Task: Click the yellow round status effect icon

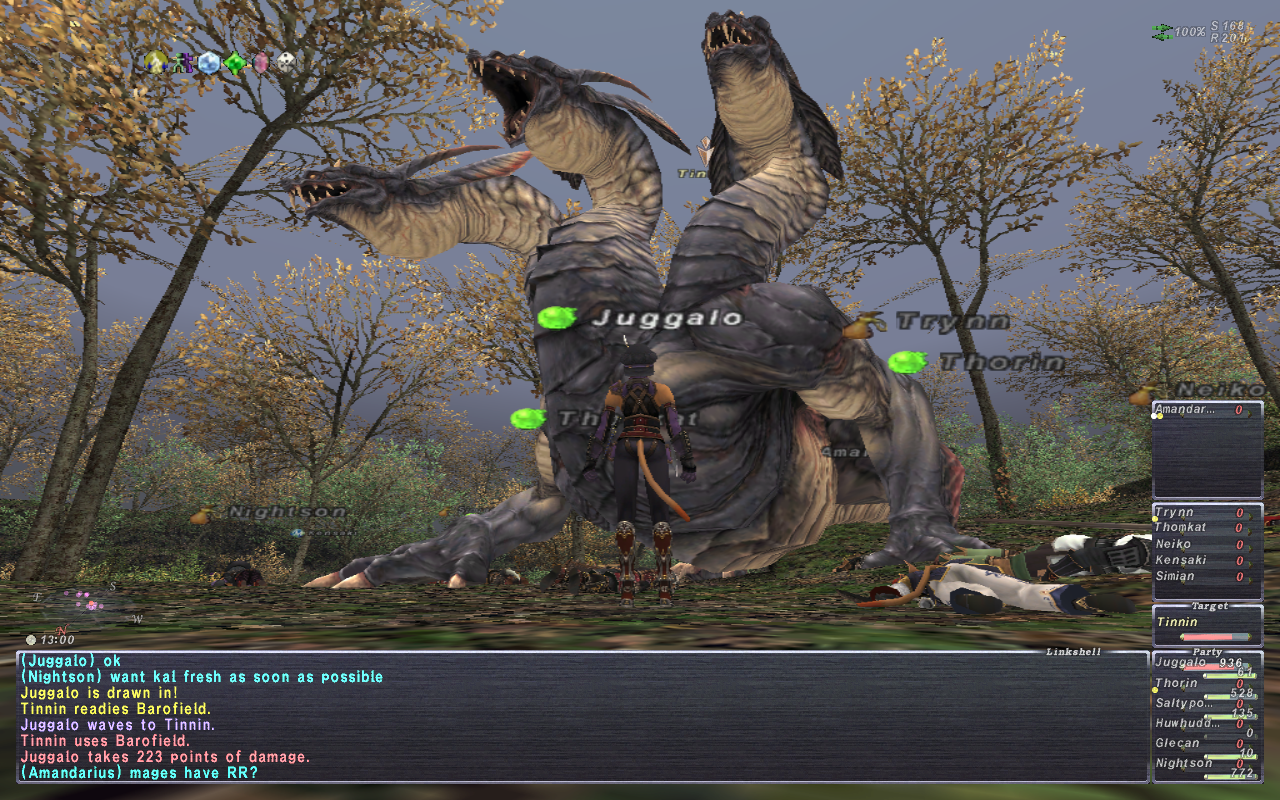Action: pos(154,63)
